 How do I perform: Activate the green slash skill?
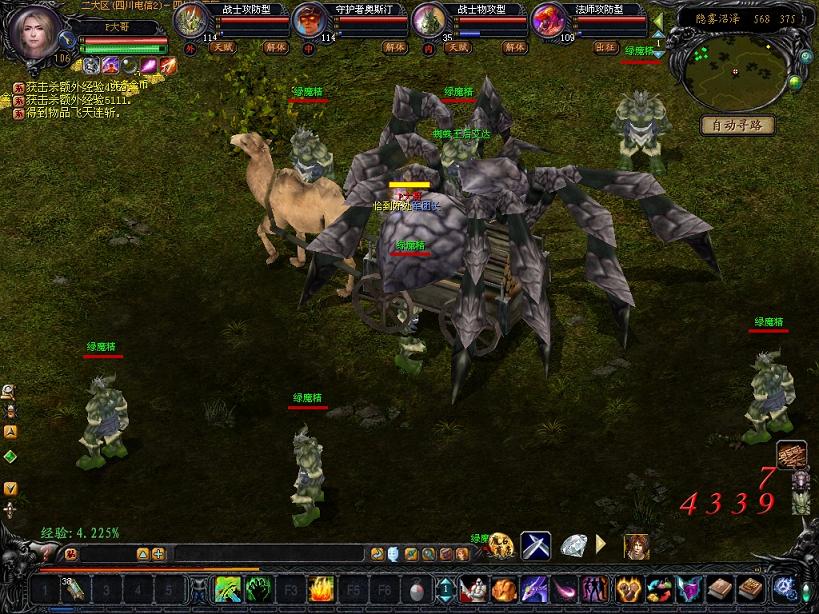click(227, 589)
